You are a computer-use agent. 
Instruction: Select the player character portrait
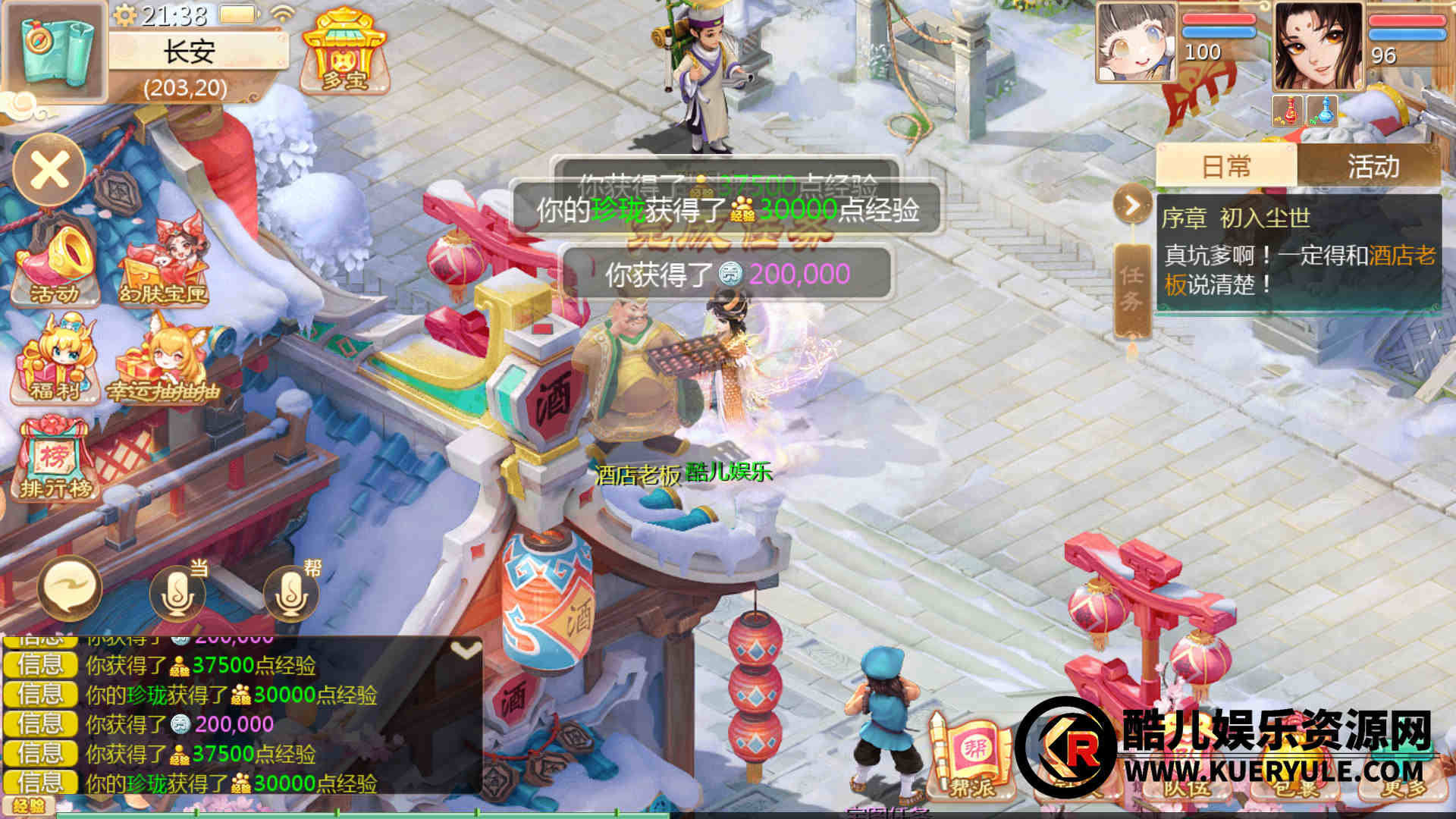[1318, 45]
